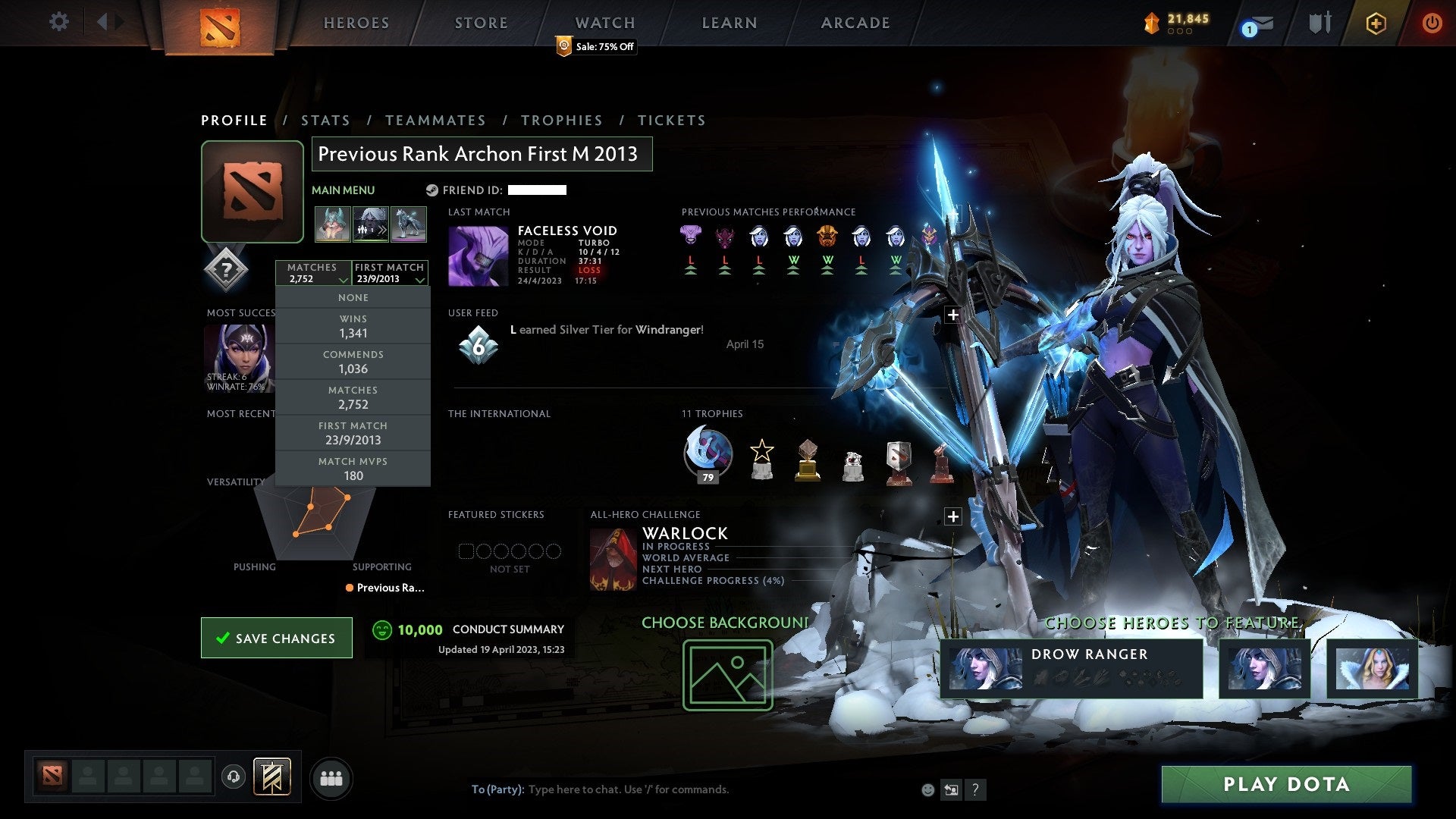The width and height of the screenshot is (1456, 819).
Task: Open the choose background image picker
Action: 727,675
